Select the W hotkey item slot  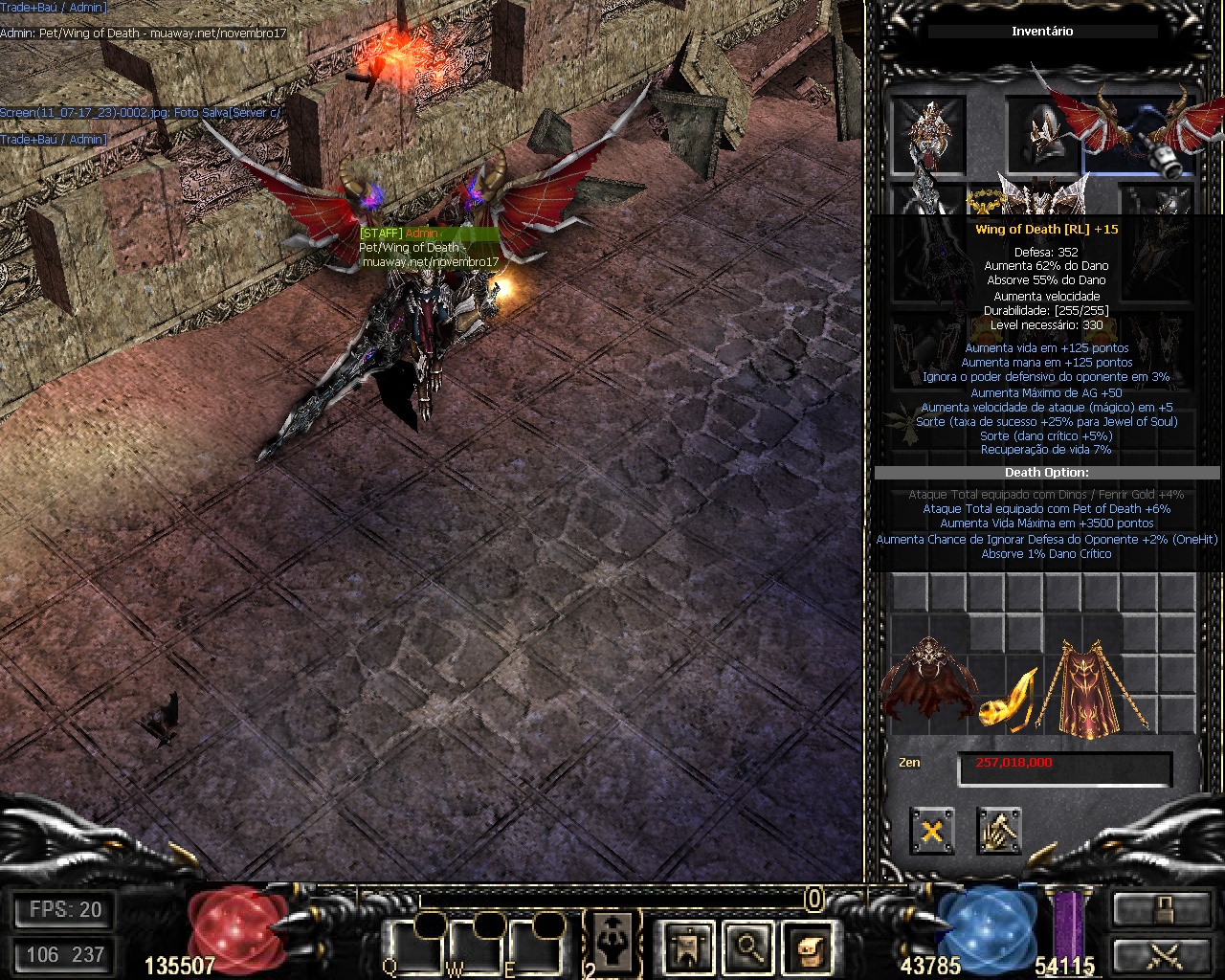click(x=477, y=946)
